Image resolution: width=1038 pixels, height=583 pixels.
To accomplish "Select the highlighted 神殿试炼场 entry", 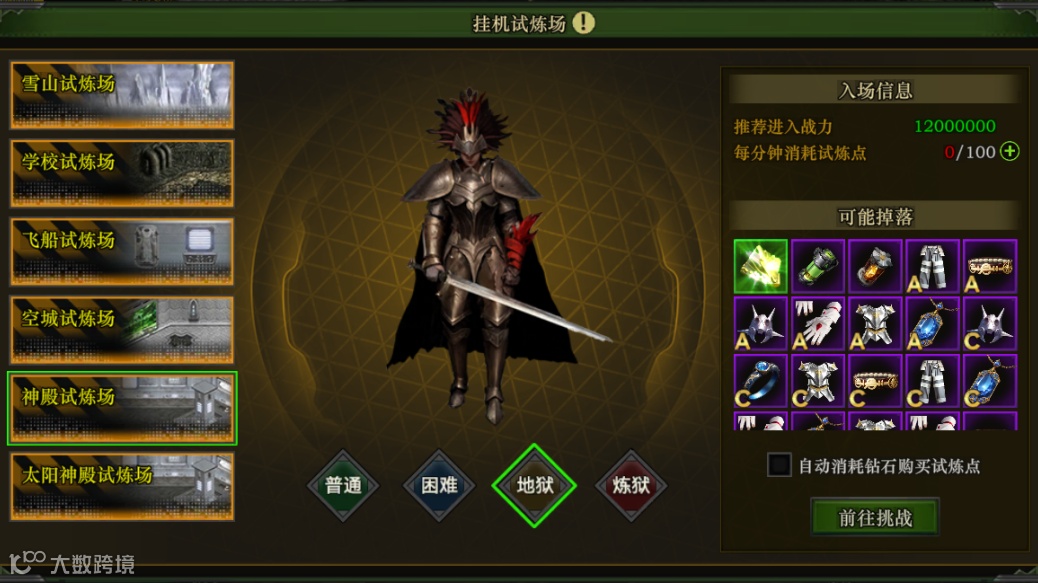I will (122, 407).
